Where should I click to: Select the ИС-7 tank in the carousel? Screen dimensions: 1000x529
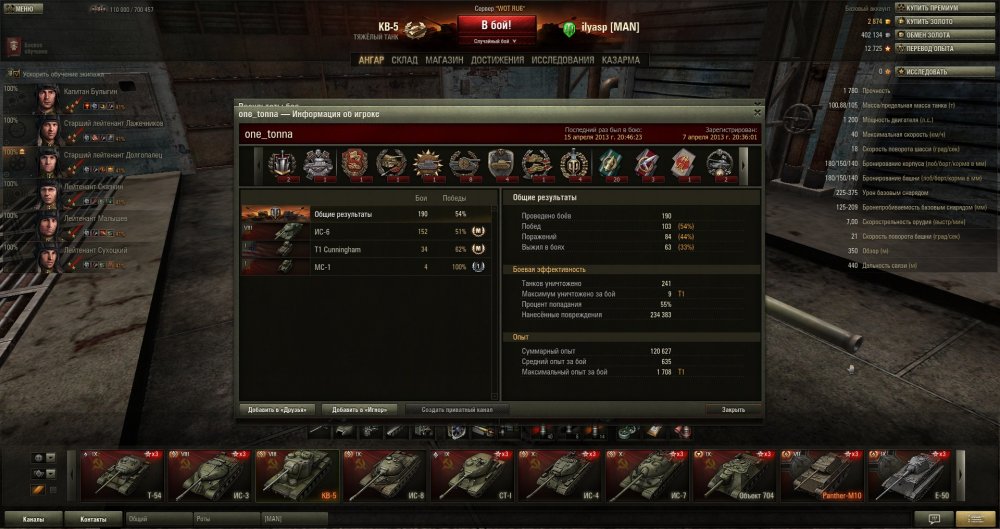(x=647, y=475)
